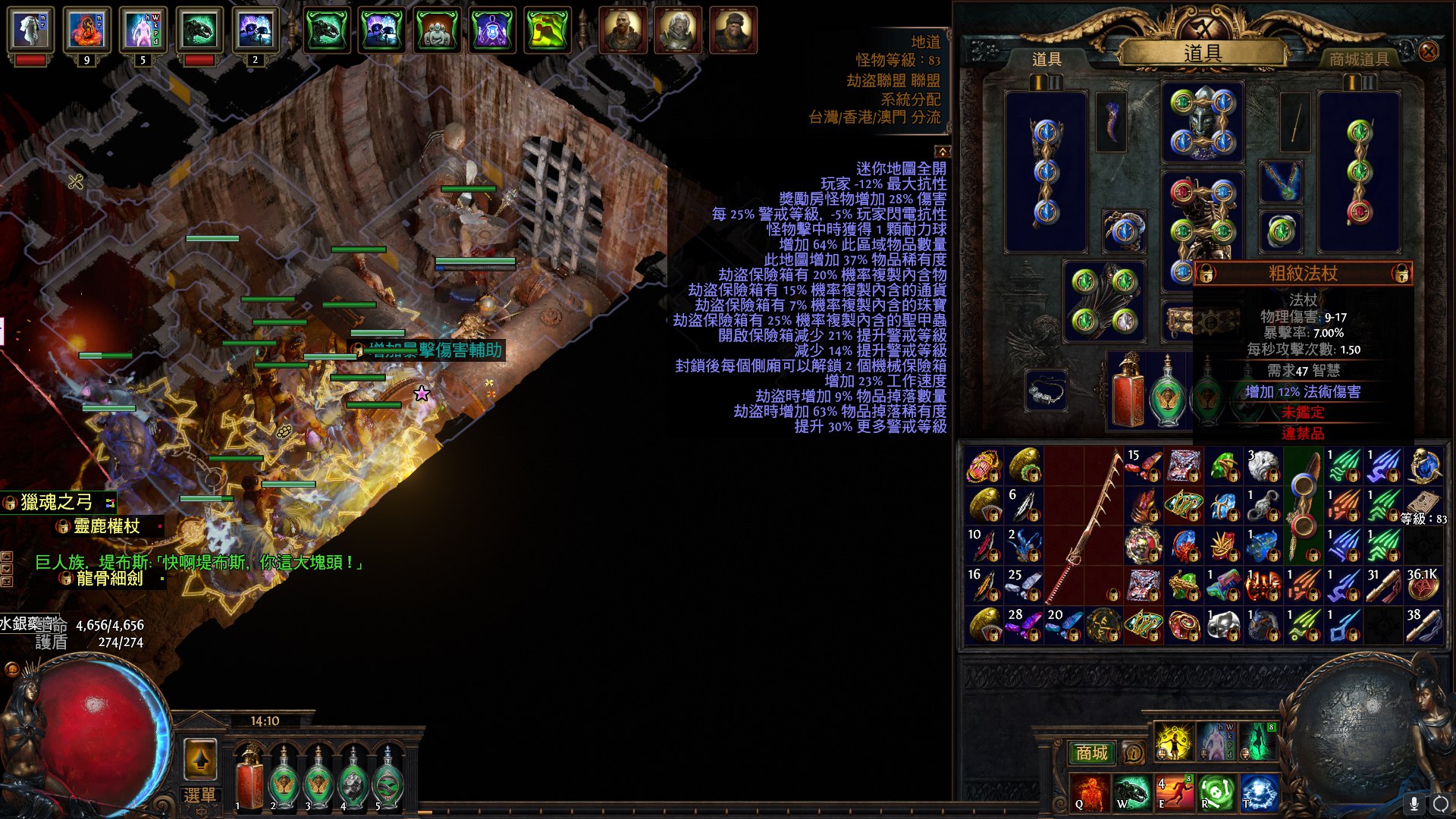Select the equipped helmet slot

[1202, 123]
